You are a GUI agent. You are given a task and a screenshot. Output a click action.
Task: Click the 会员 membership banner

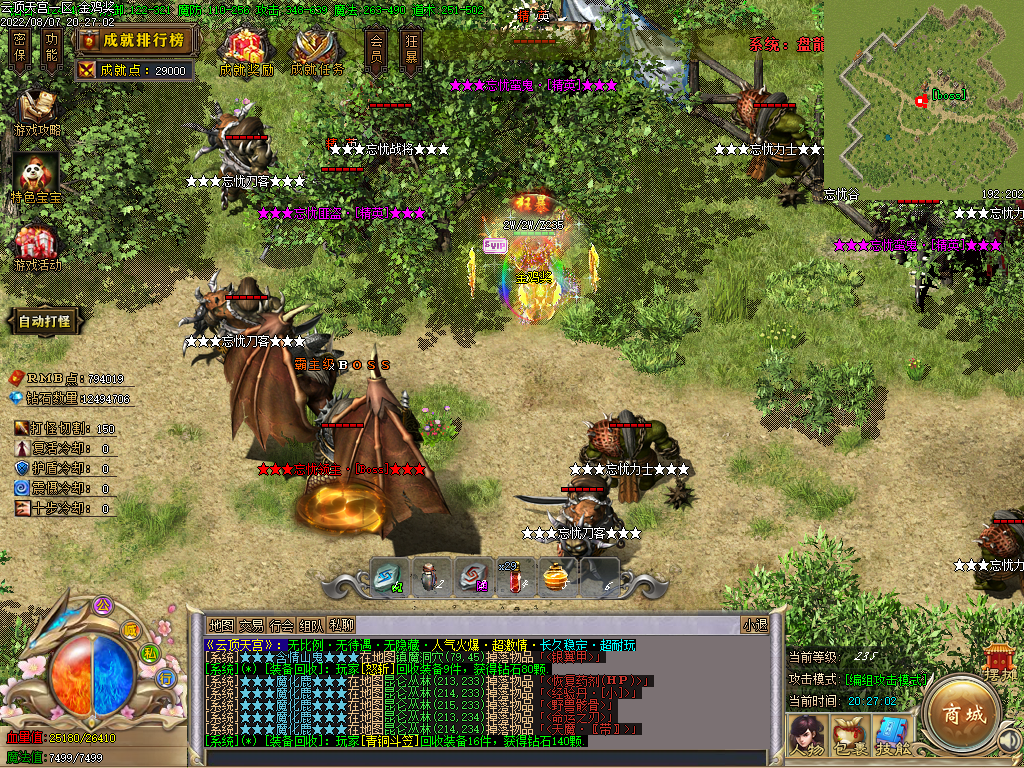pos(376,49)
